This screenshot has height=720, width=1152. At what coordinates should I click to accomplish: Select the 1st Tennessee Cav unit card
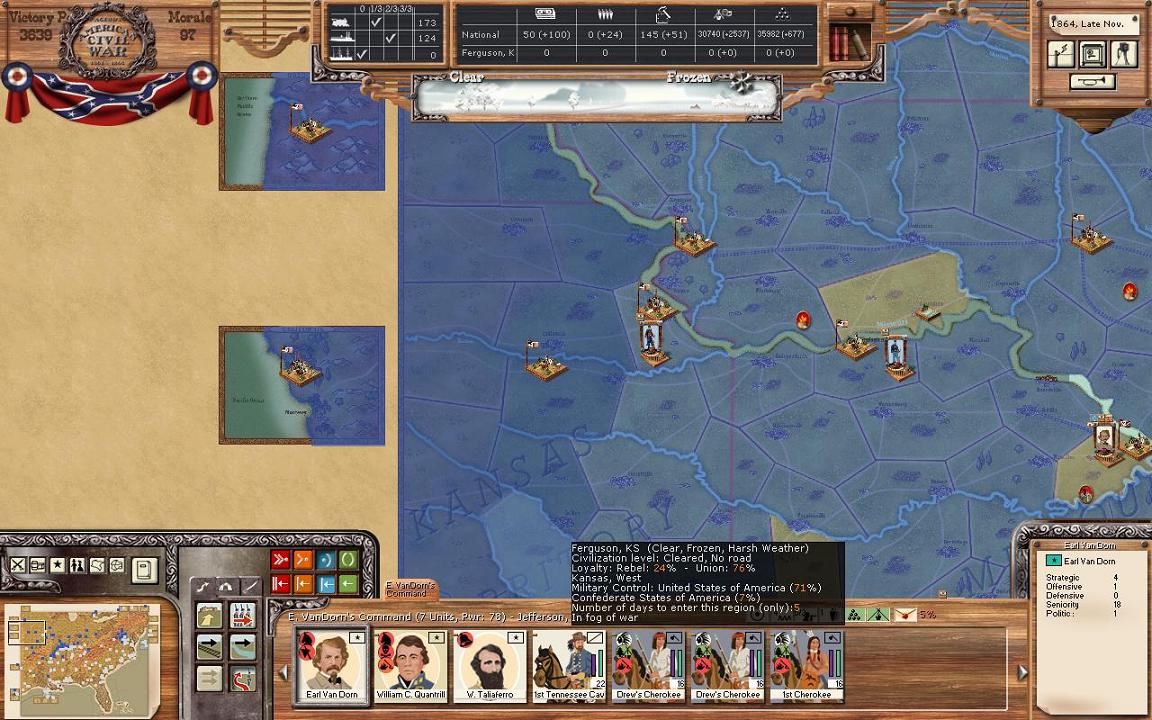pyautogui.click(x=568, y=666)
